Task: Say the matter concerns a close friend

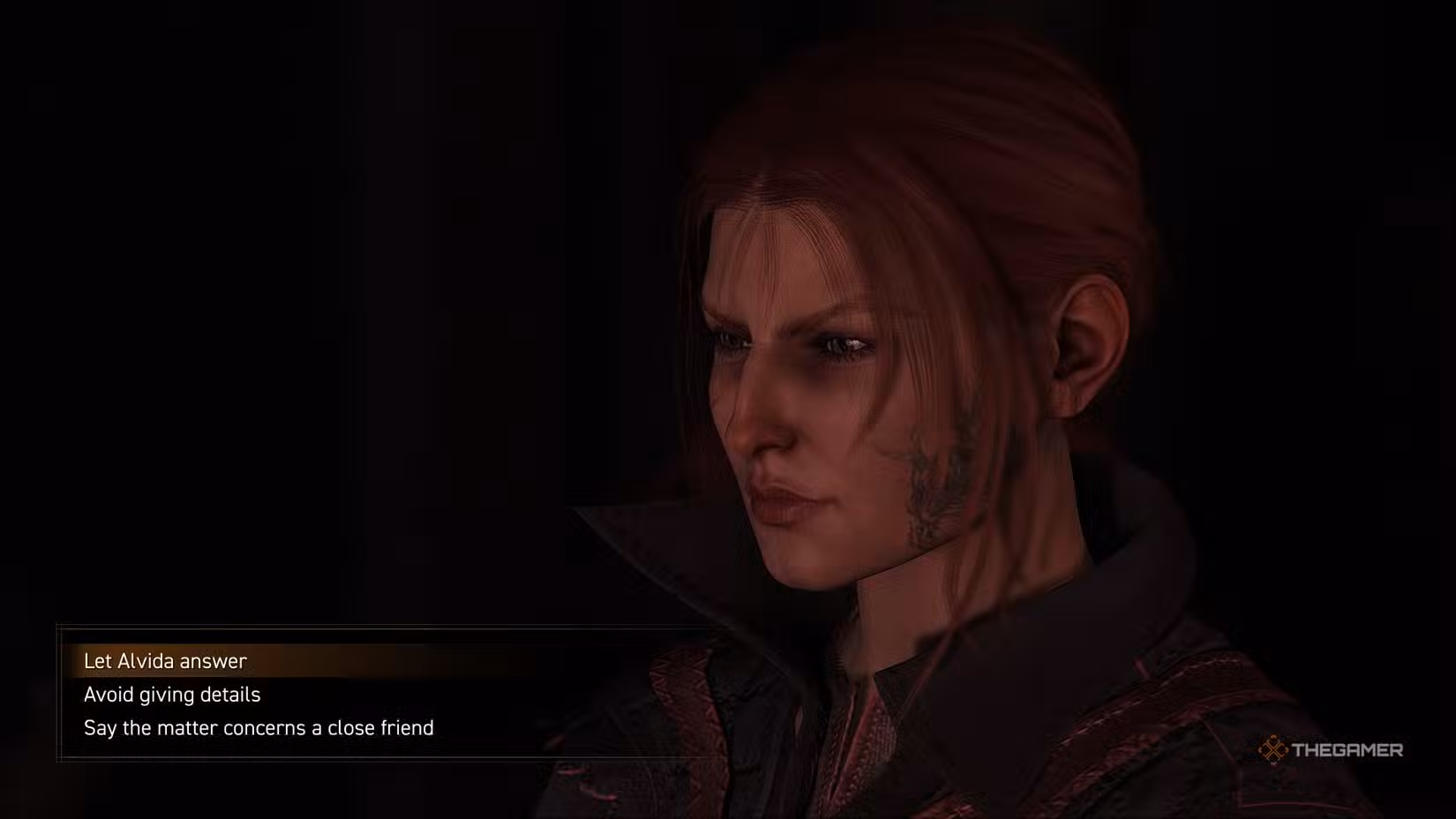Action: click(259, 728)
